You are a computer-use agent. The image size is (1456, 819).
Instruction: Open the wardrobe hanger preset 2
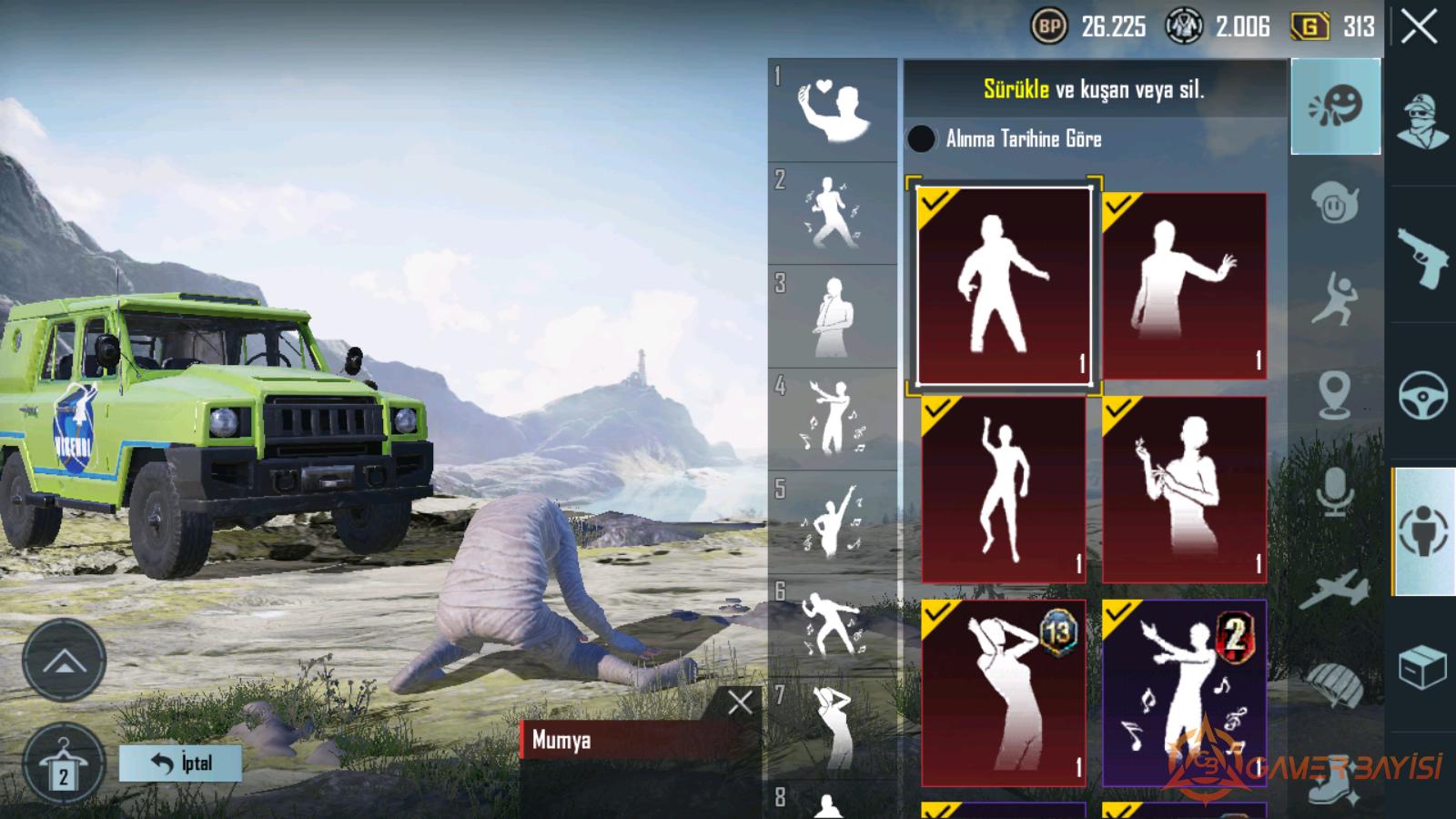(63, 764)
